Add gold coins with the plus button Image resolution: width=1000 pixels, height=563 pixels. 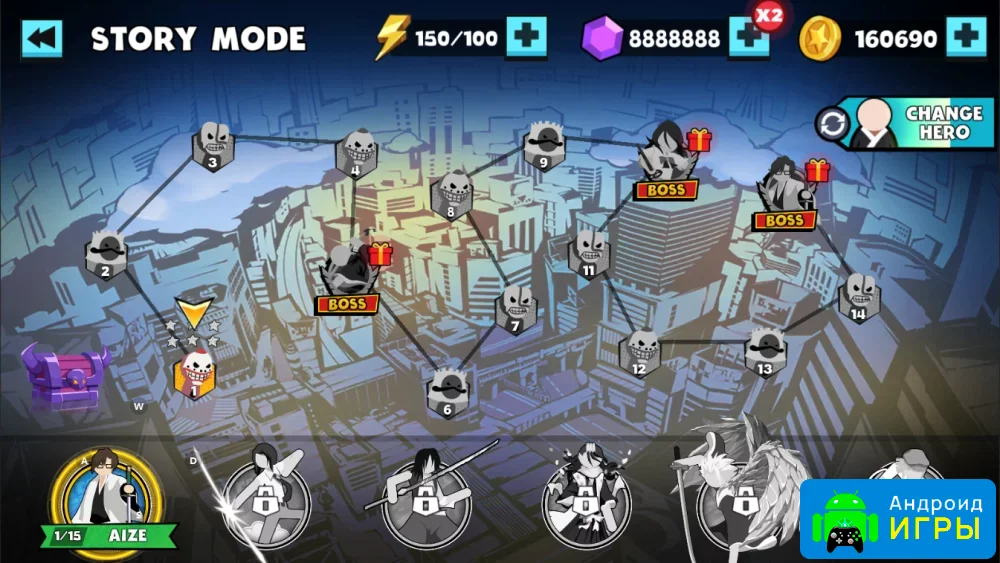(965, 39)
